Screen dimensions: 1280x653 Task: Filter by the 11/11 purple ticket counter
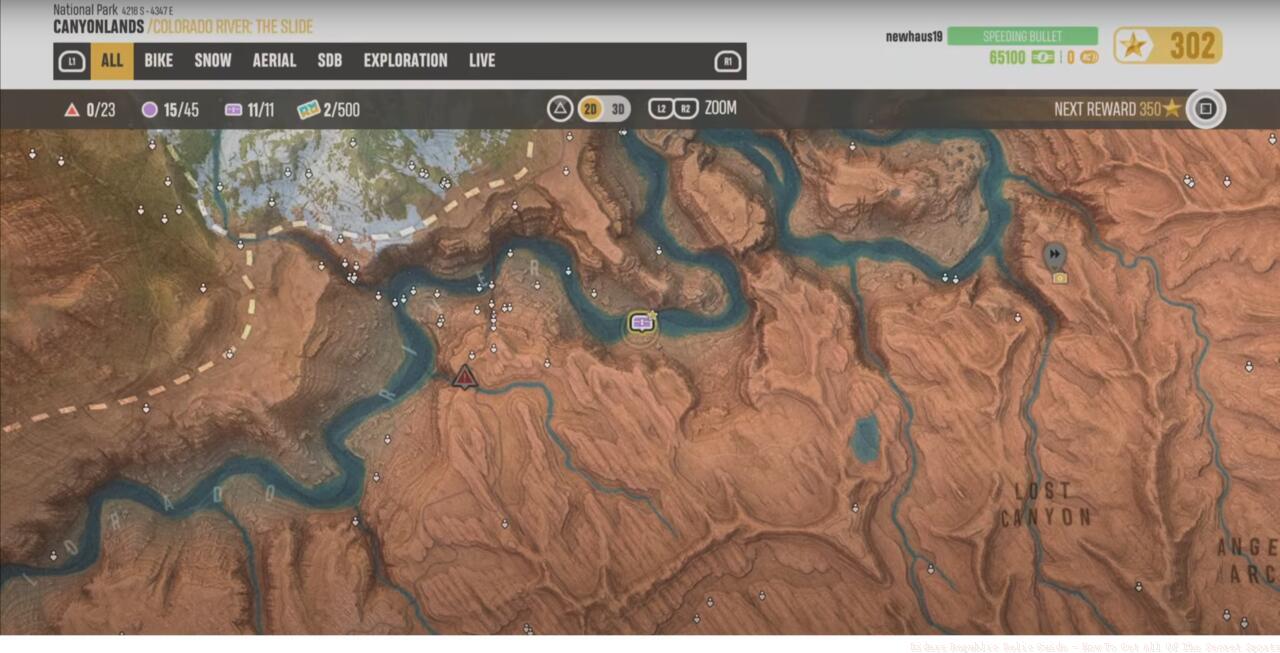(249, 110)
